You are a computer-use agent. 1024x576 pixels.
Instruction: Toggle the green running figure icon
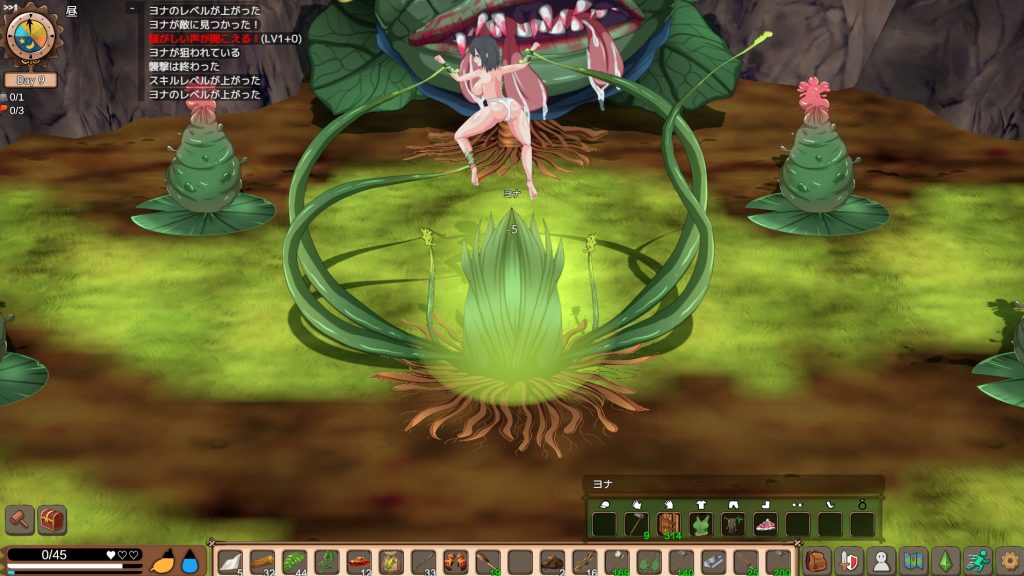977,561
